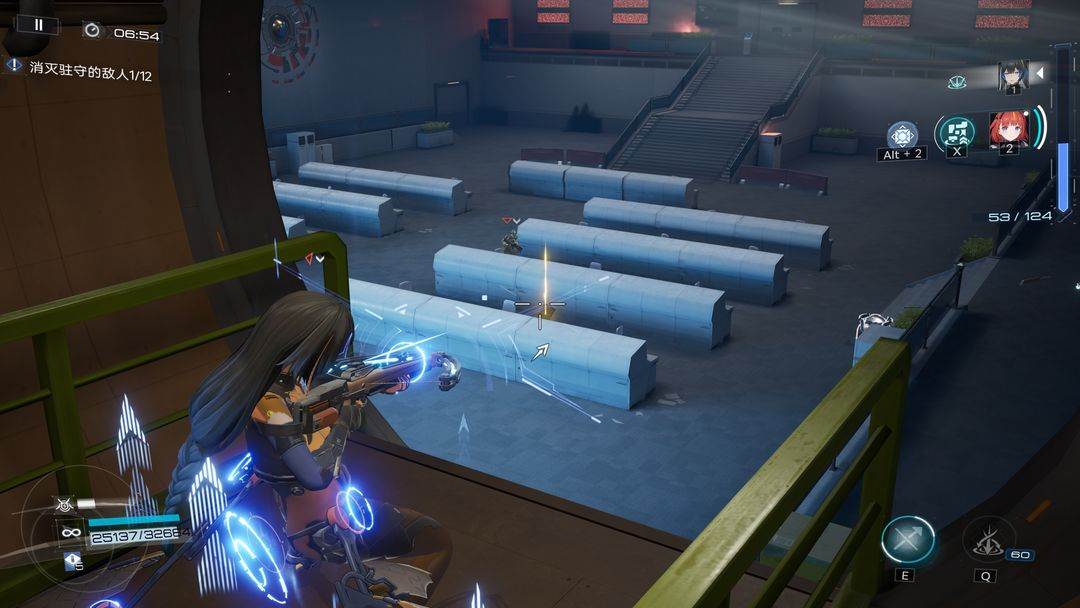Switch to the red-haired character portrait

(1008, 130)
